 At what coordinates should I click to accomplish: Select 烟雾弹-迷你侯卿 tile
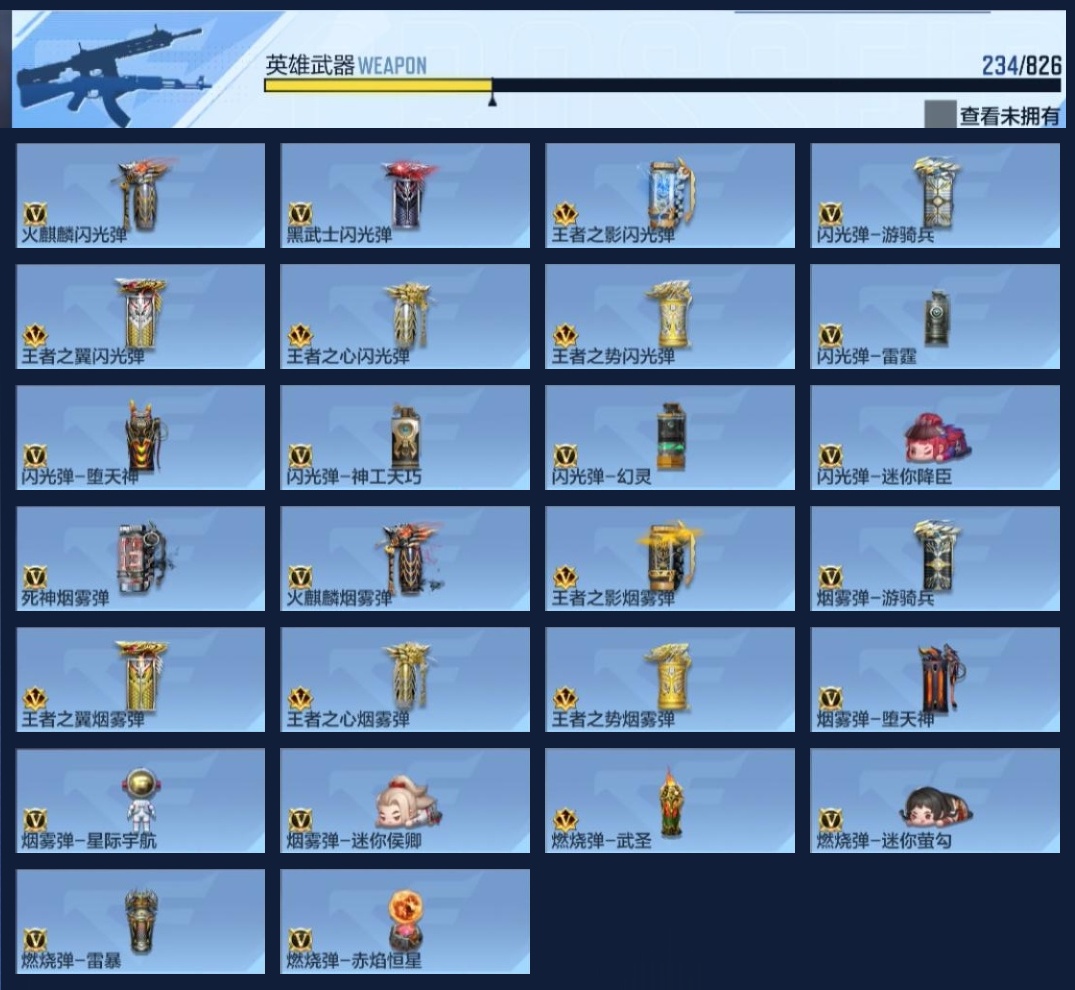(405, 801)
